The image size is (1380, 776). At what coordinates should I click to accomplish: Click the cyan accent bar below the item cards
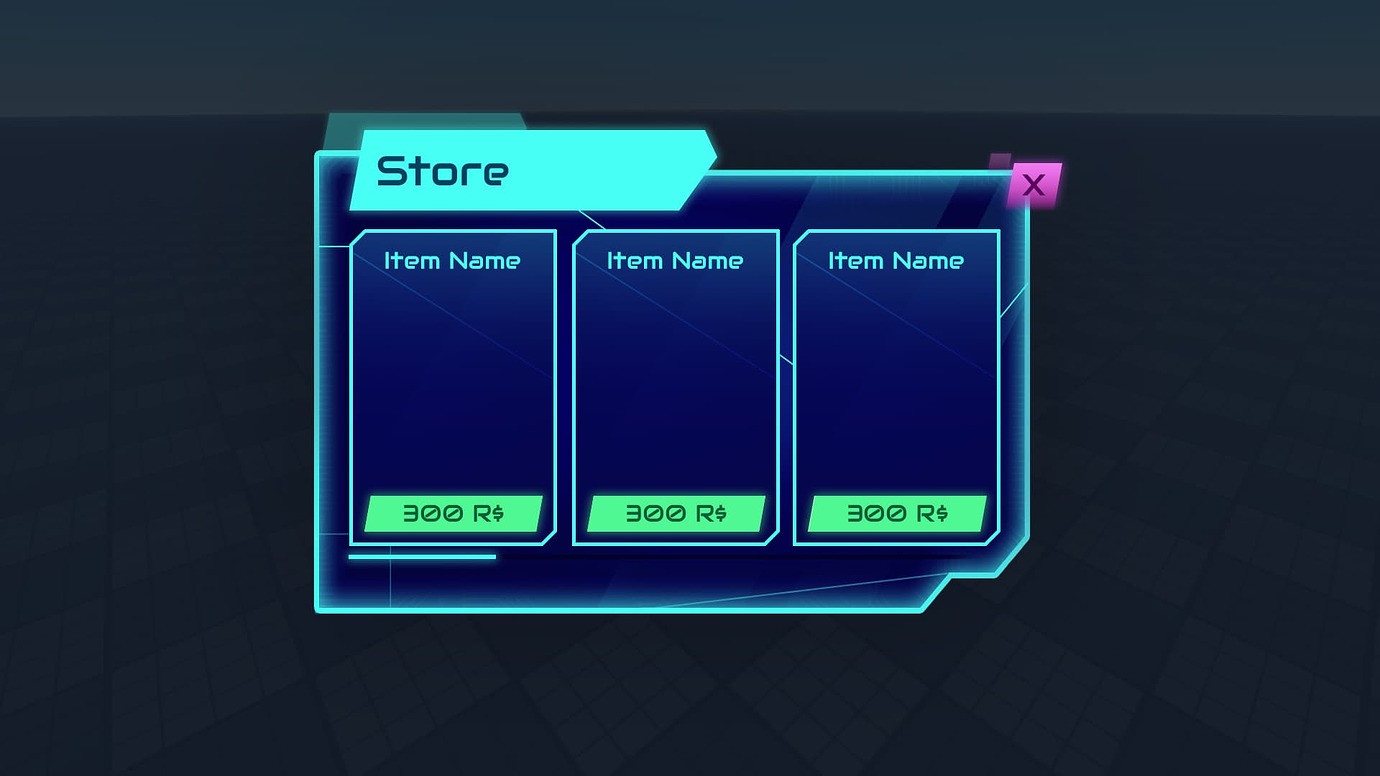click(x=420, y=557)
